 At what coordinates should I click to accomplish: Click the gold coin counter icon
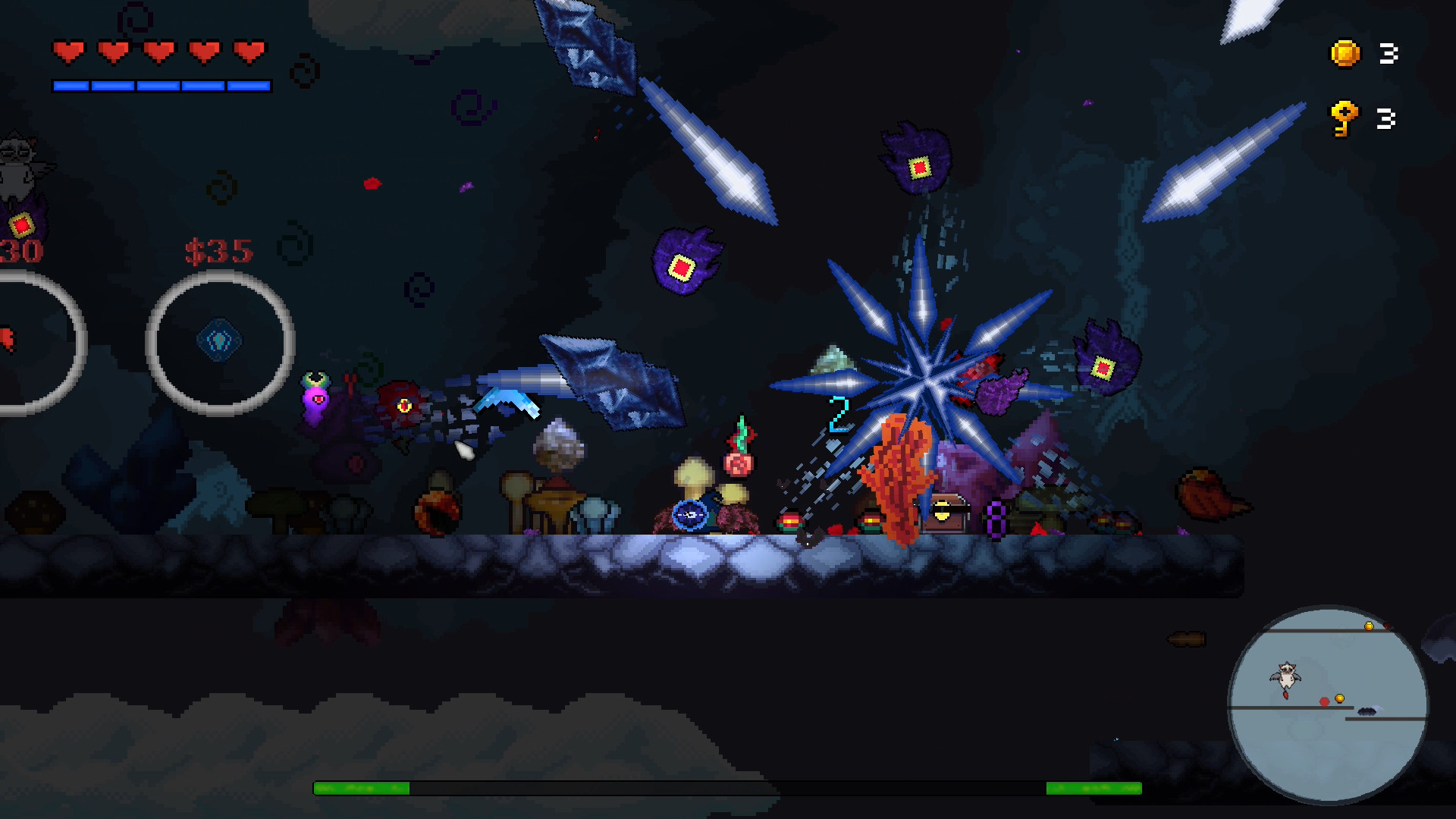point(1346,55)
